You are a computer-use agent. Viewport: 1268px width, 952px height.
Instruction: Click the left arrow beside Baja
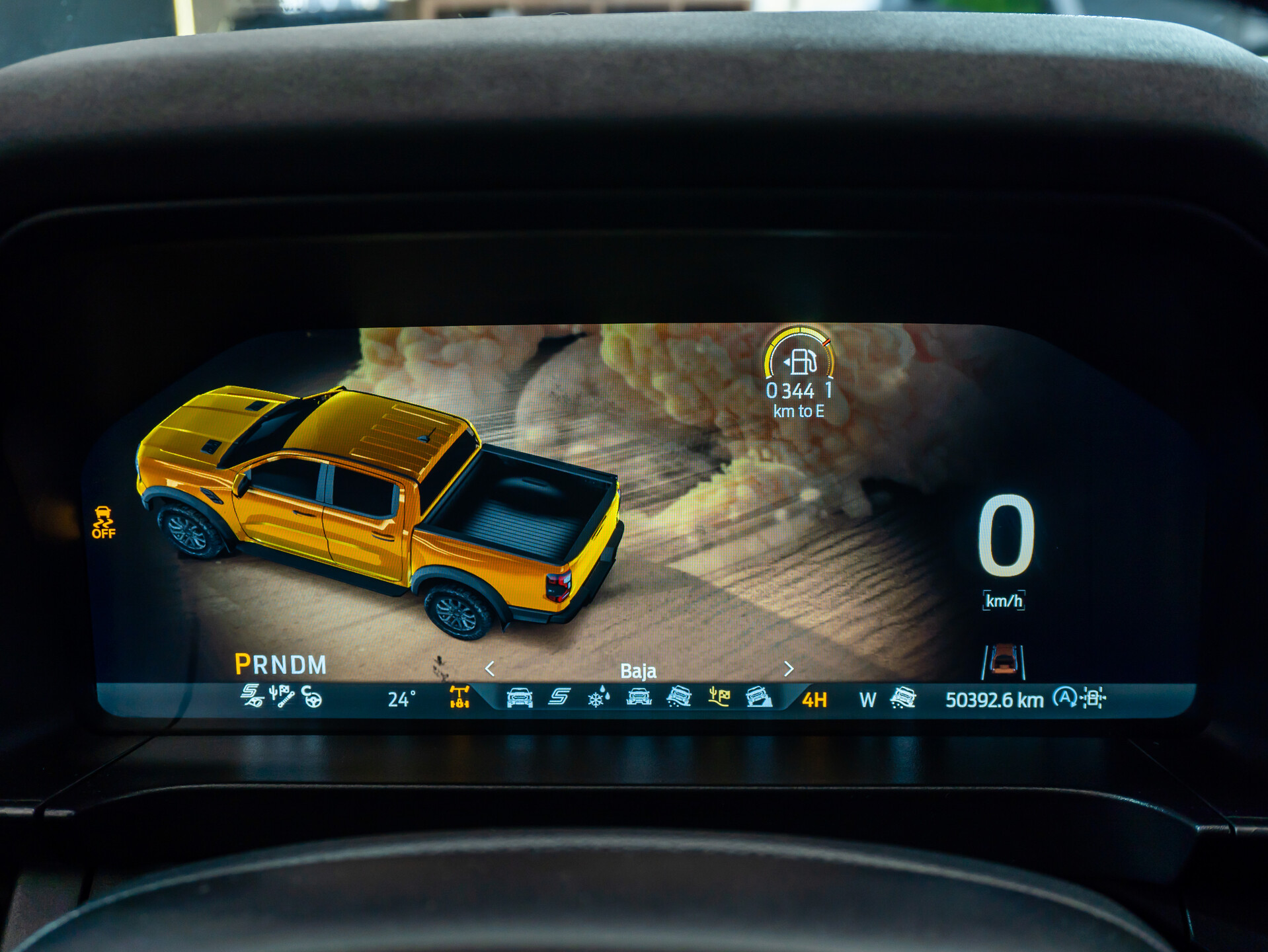pos(490,669)
